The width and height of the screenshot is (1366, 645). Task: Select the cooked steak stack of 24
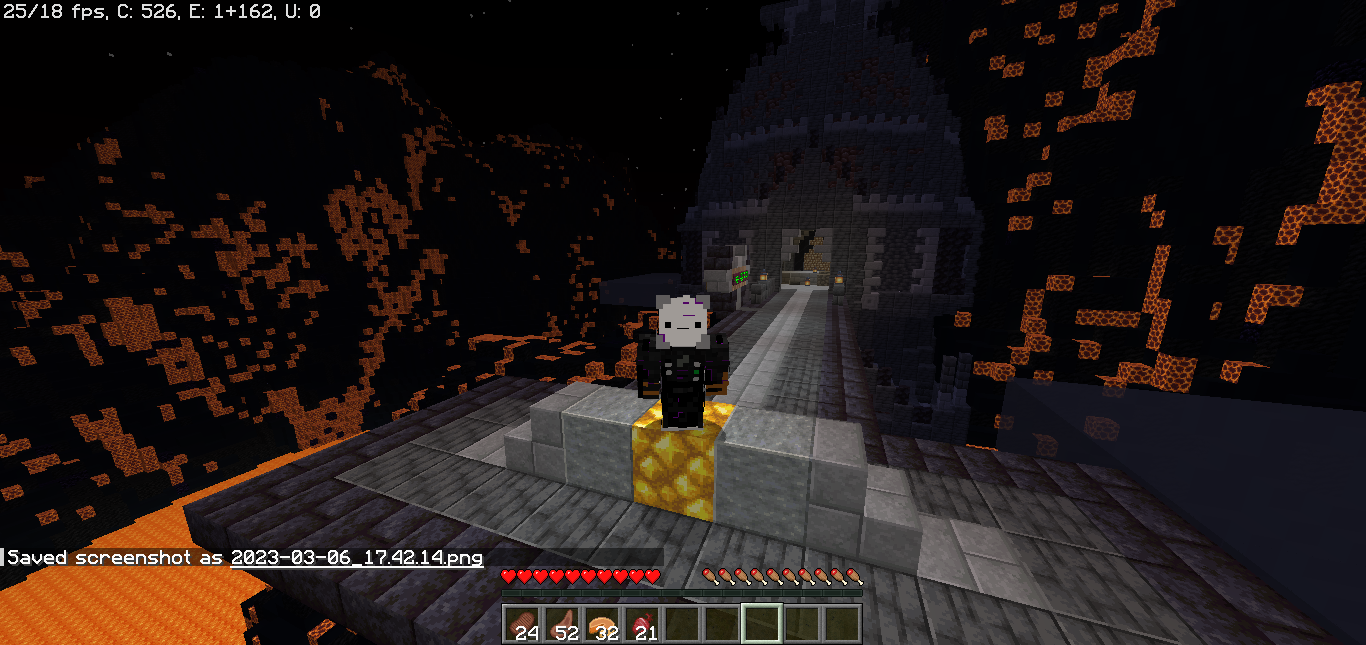pos(522,624)
